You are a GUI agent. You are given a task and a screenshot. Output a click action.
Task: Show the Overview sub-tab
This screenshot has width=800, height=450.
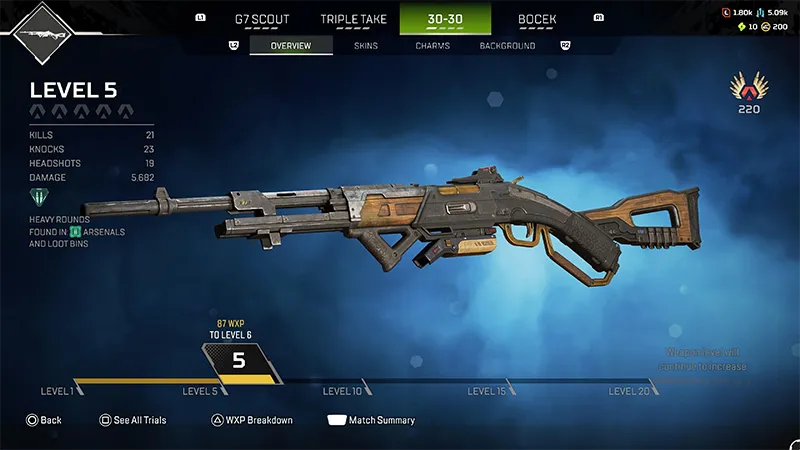pos(291,46)
